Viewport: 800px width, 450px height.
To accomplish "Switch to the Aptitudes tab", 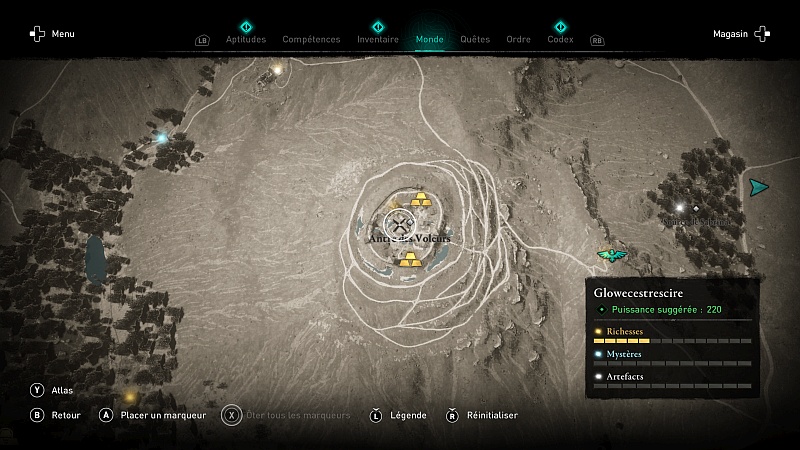I will (x=246, y=39).
